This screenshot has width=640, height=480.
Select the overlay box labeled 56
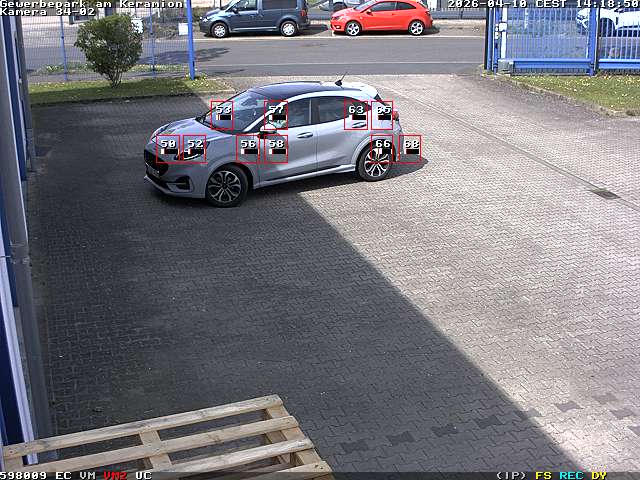(x=248, y=149)
